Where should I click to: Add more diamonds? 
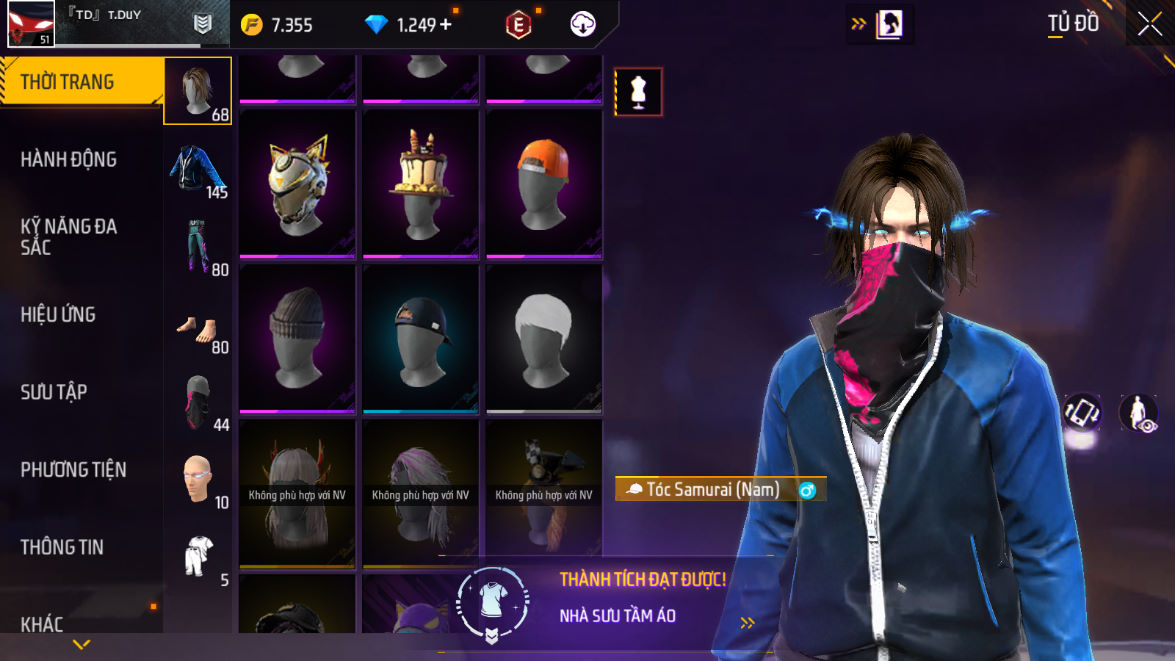(x=446, y=25)
